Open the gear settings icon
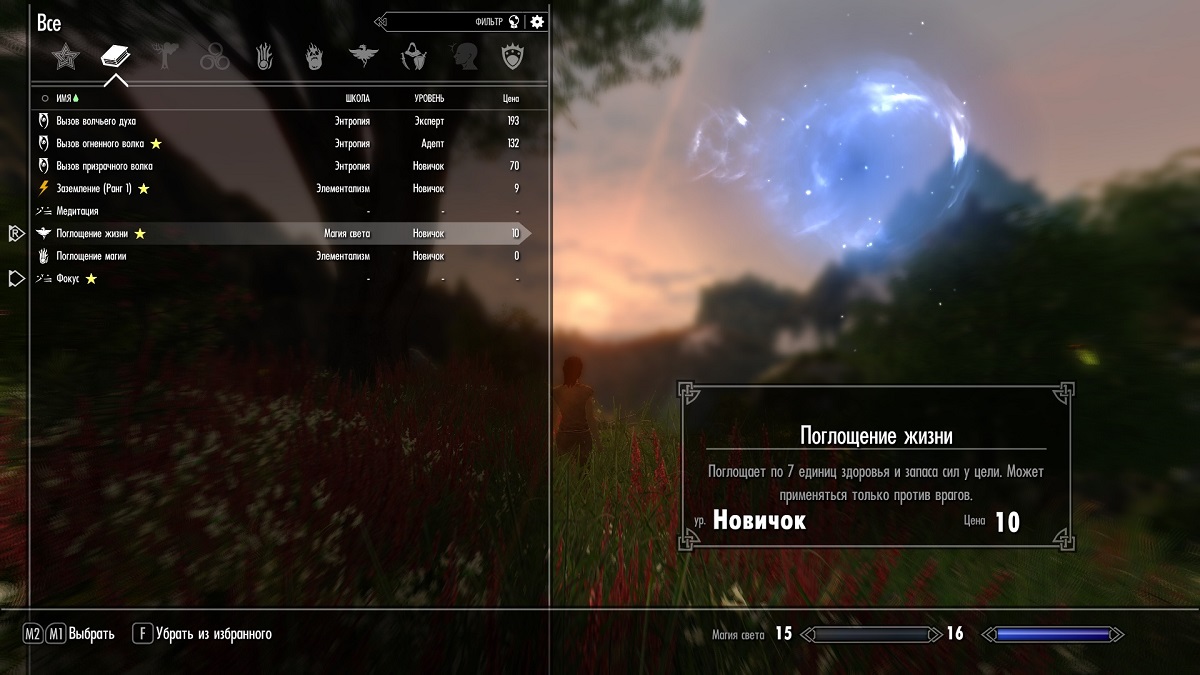This screenshot has height=675, width=1200. coord(538,21)
